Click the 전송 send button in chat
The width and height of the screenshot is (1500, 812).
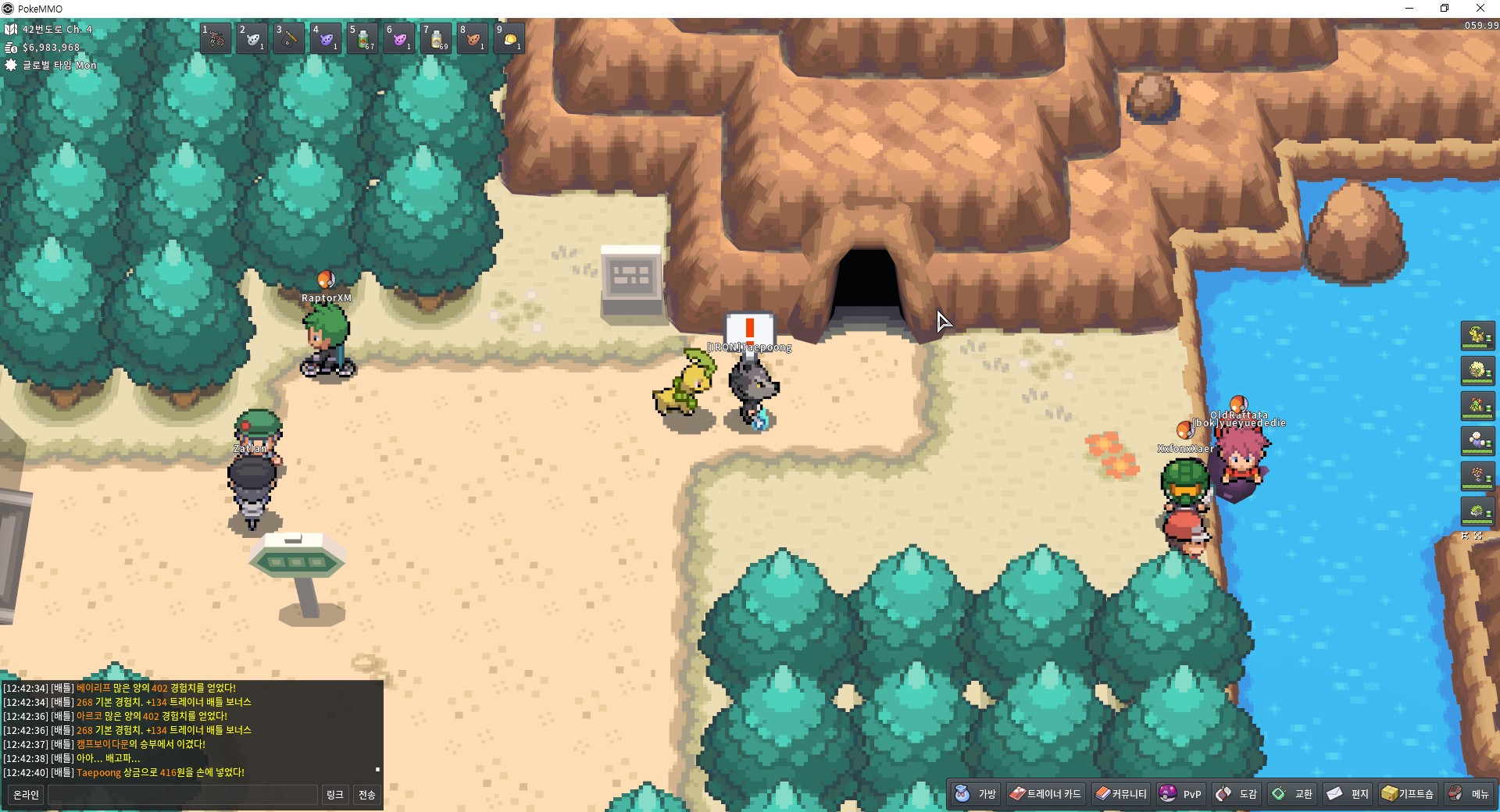tap(367, 795)
